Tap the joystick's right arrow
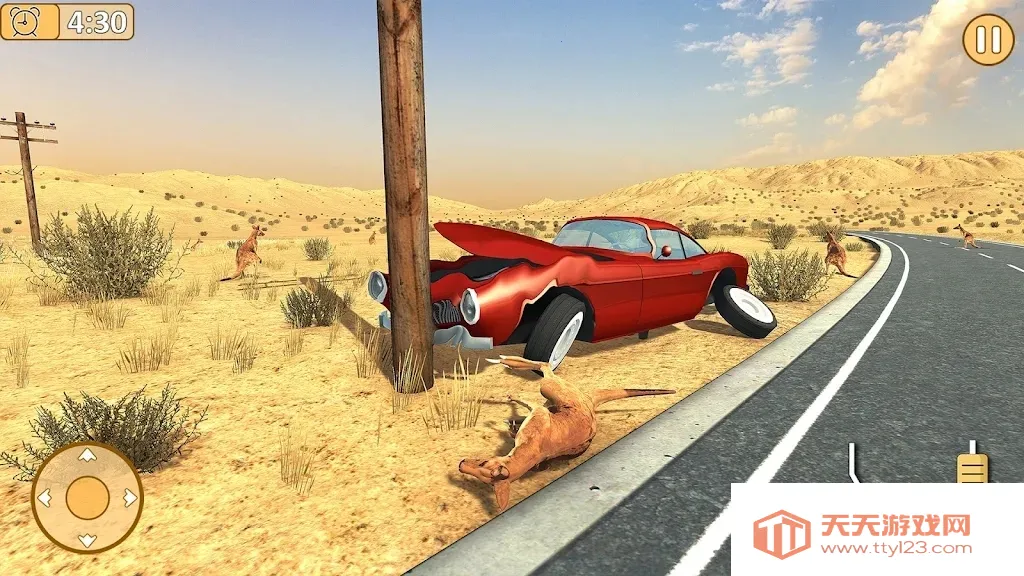The width and height of the screenshot is (1024, 576). [x=129, y=498]
